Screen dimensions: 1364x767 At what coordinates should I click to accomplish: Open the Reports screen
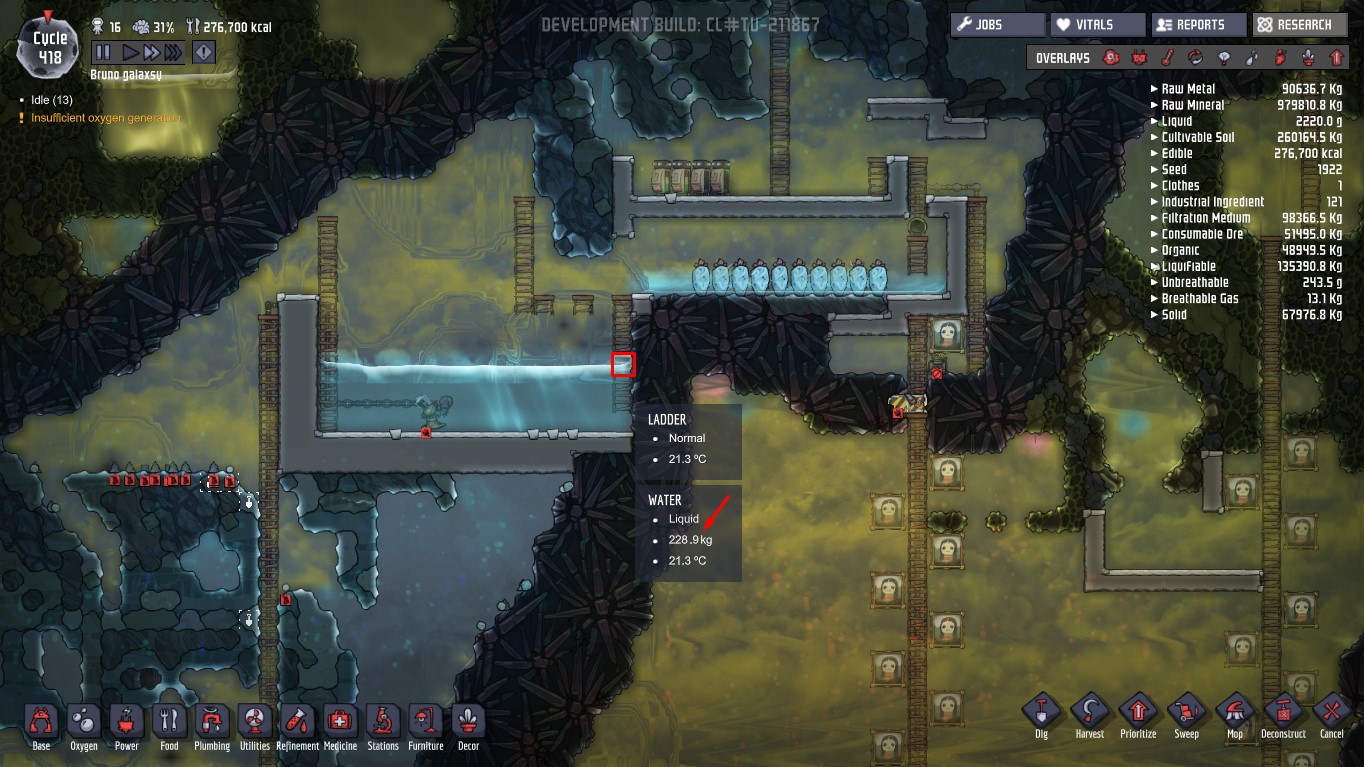pos(1198,25)
